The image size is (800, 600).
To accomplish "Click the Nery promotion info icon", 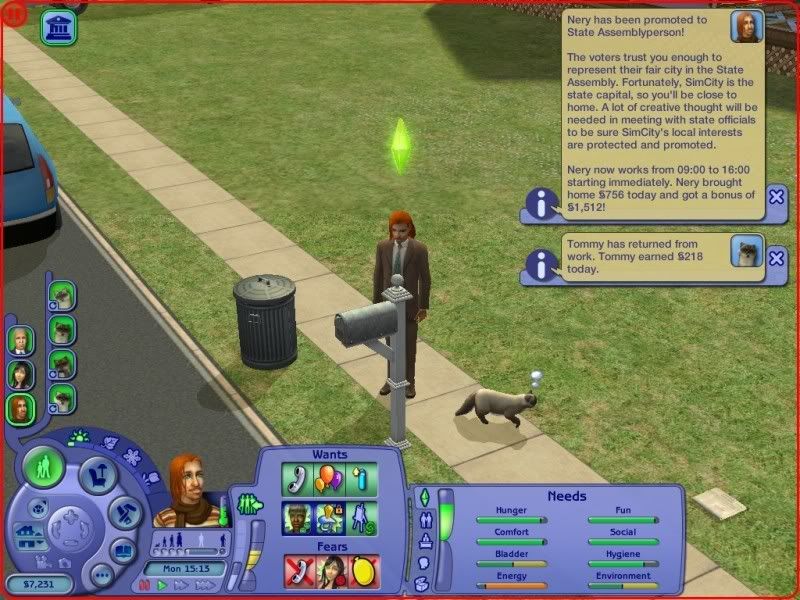I will pos(541,205).
